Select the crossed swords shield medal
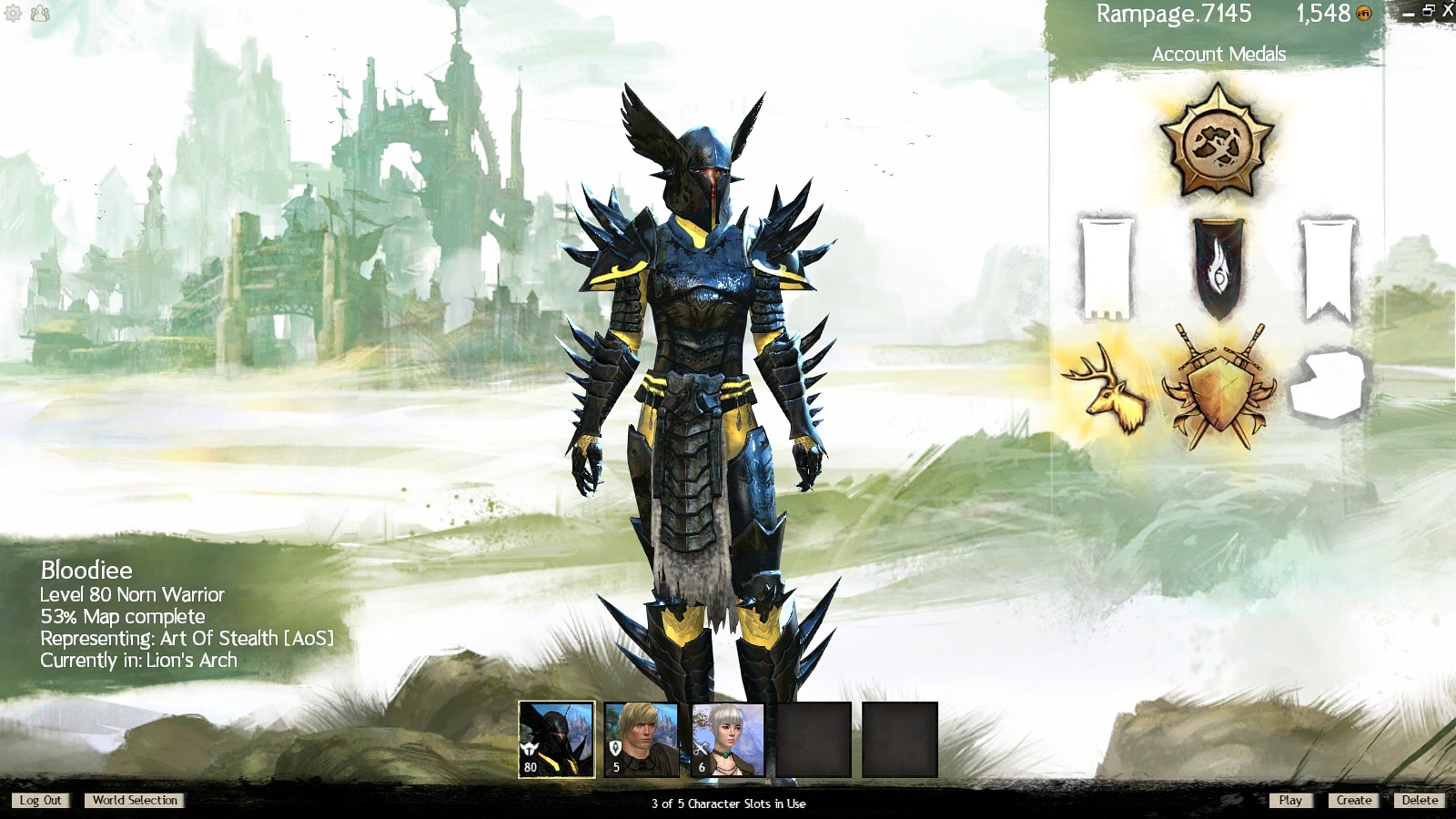The height and width of the screenshot is (819, 1456). [1218, 387]
